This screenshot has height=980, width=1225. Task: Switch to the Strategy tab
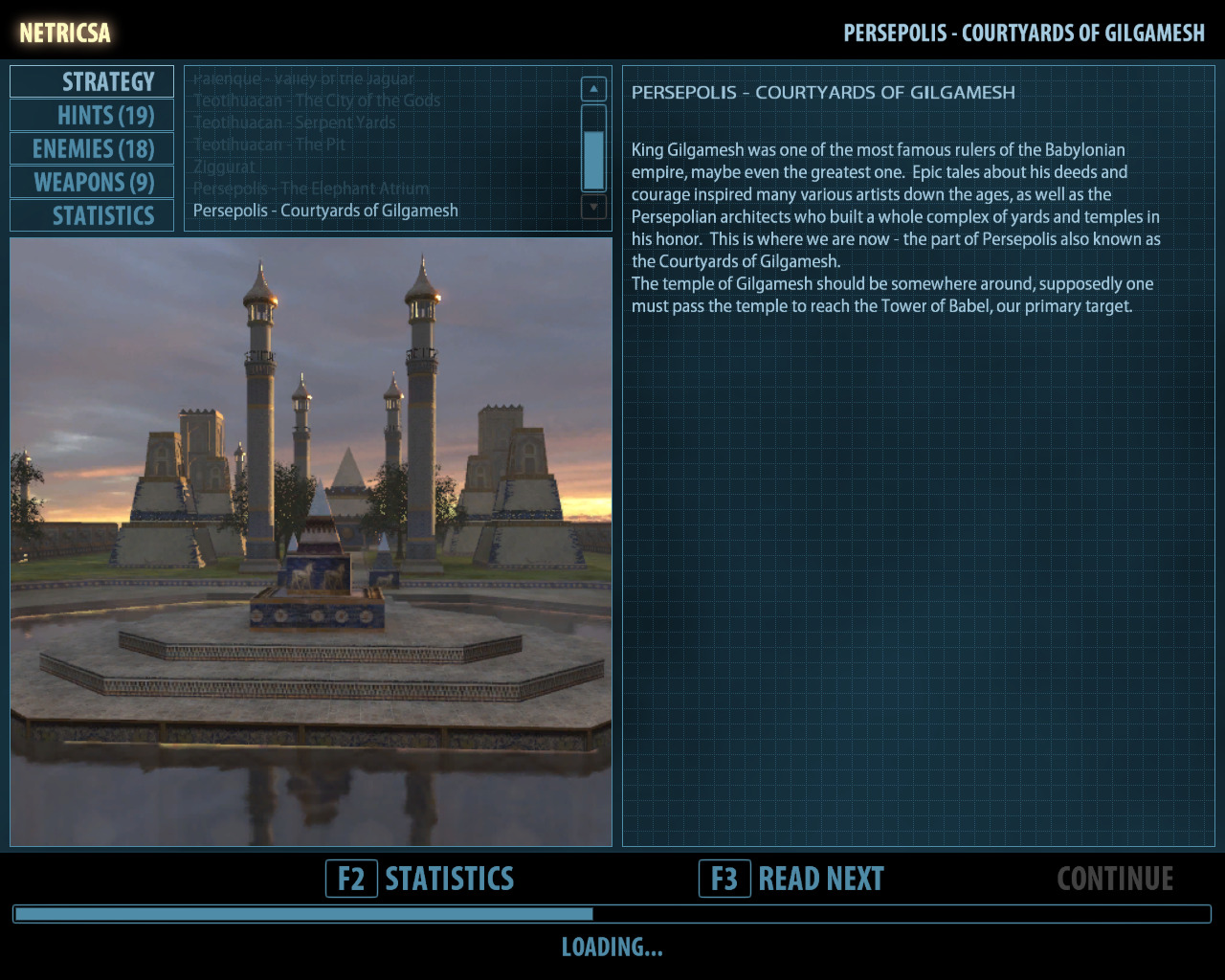point(92,82)
